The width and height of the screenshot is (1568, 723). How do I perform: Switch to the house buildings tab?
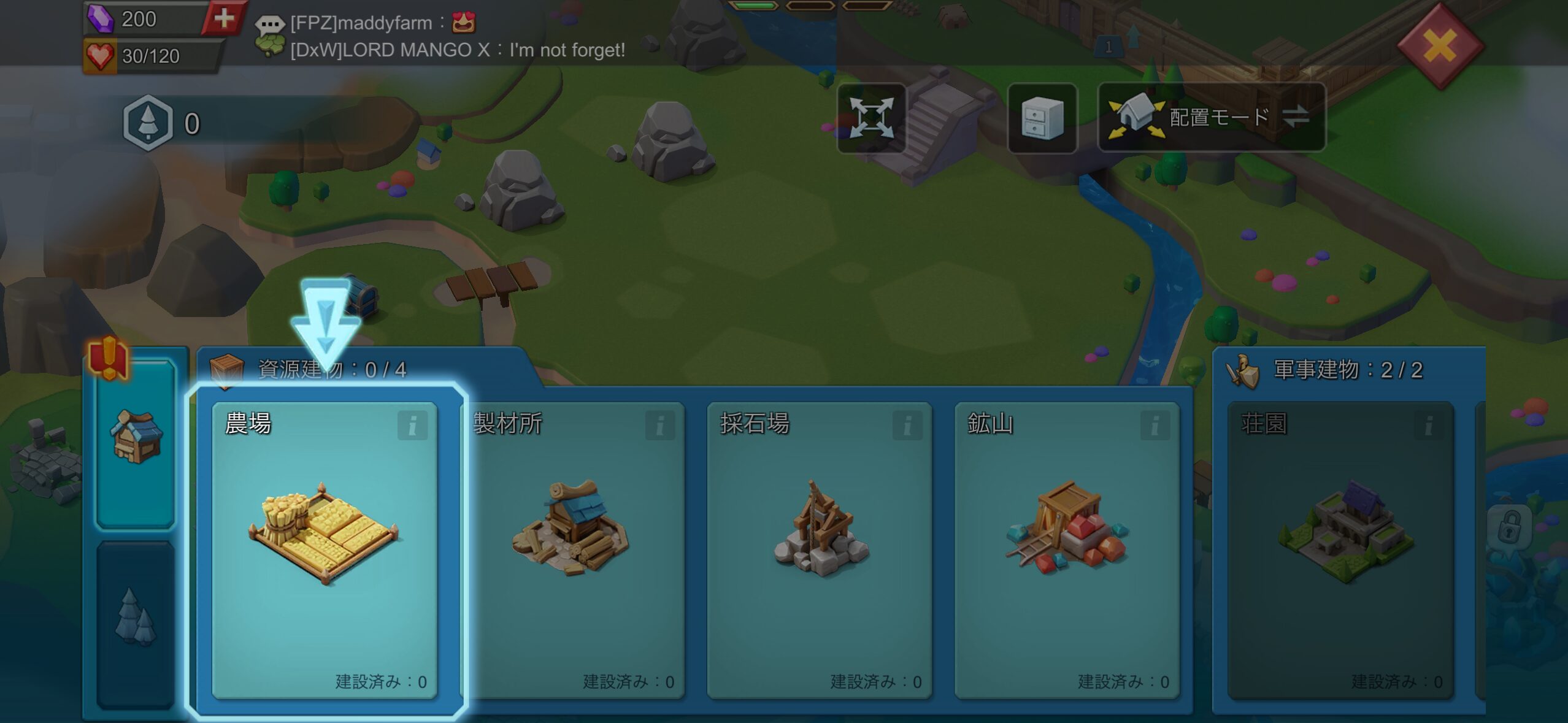136,443
